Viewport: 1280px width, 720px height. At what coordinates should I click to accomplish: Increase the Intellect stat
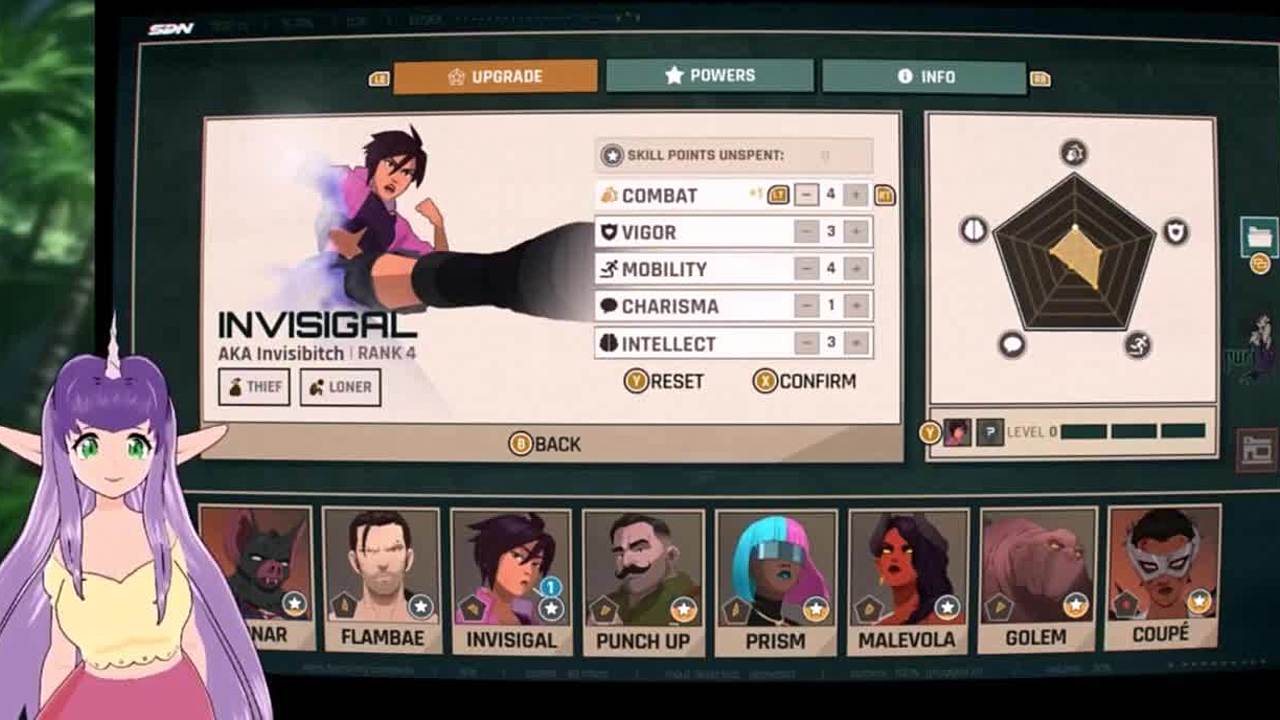[855, 343]
